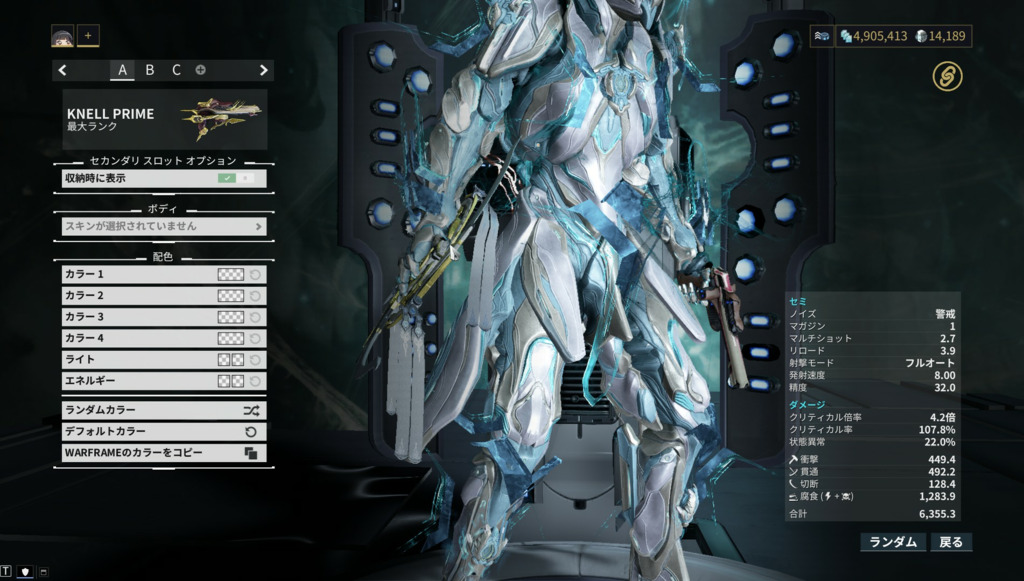1024x581 pixels.
Task: Open the カラー 4 color picker
Action: pos(231,339)
